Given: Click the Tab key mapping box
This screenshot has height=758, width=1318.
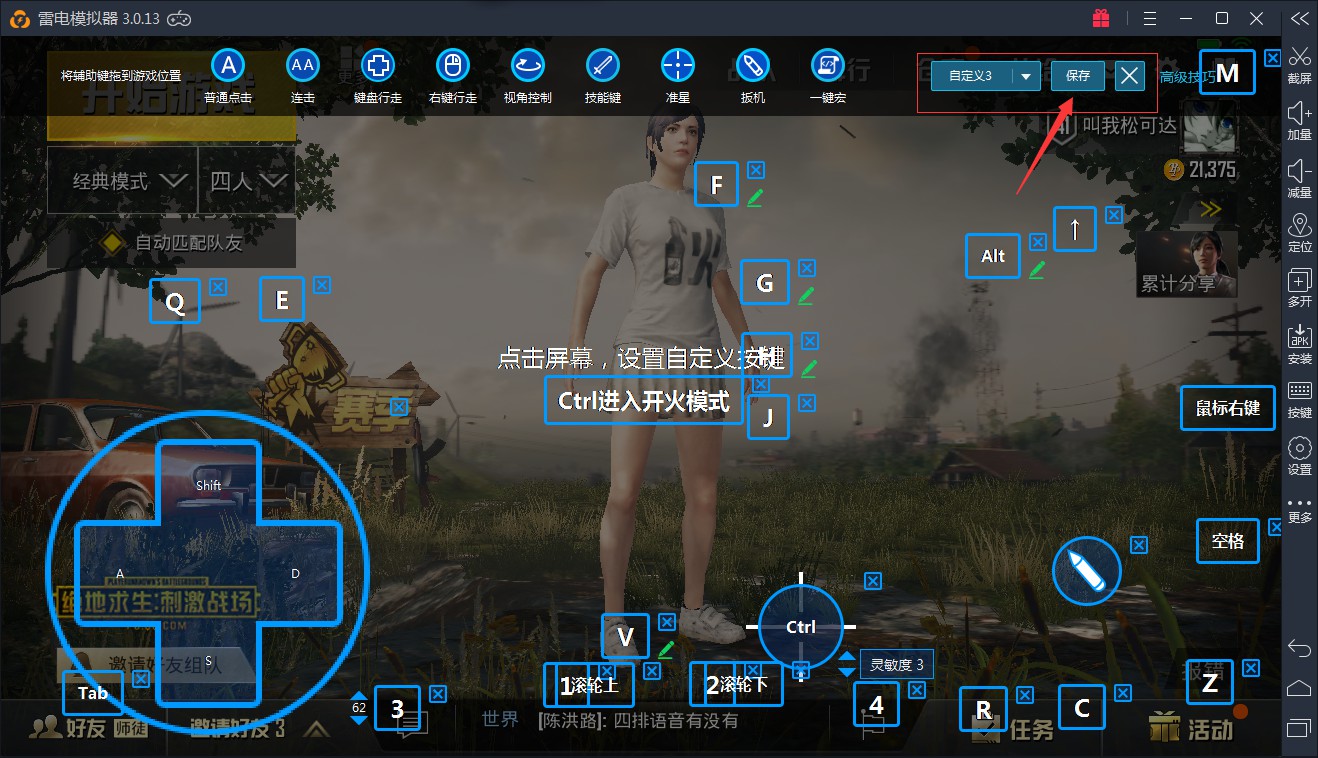Looking at the screenshot, I should (x=93, y=693).
